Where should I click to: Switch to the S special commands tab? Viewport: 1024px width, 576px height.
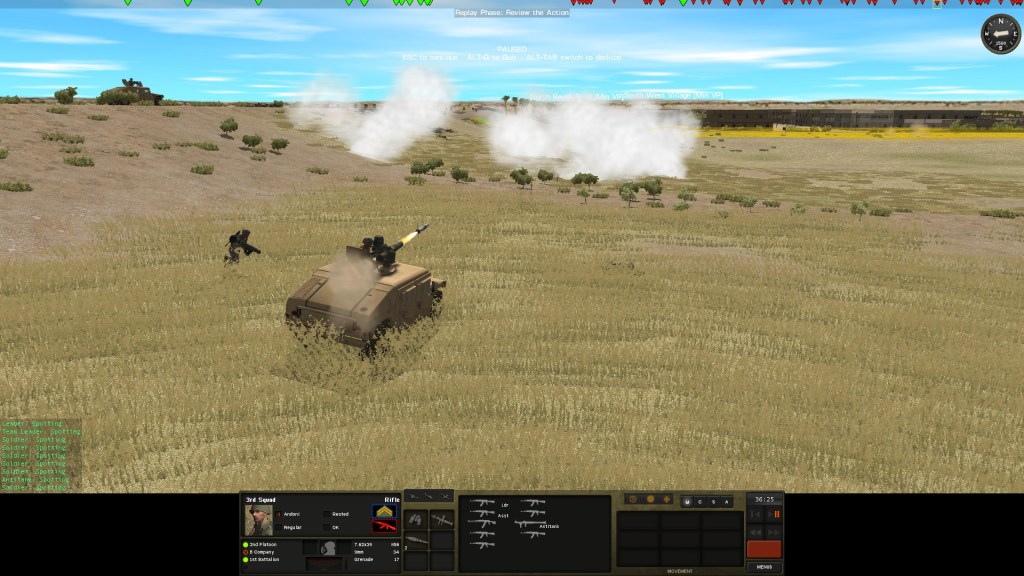click(x=712, y=501)
